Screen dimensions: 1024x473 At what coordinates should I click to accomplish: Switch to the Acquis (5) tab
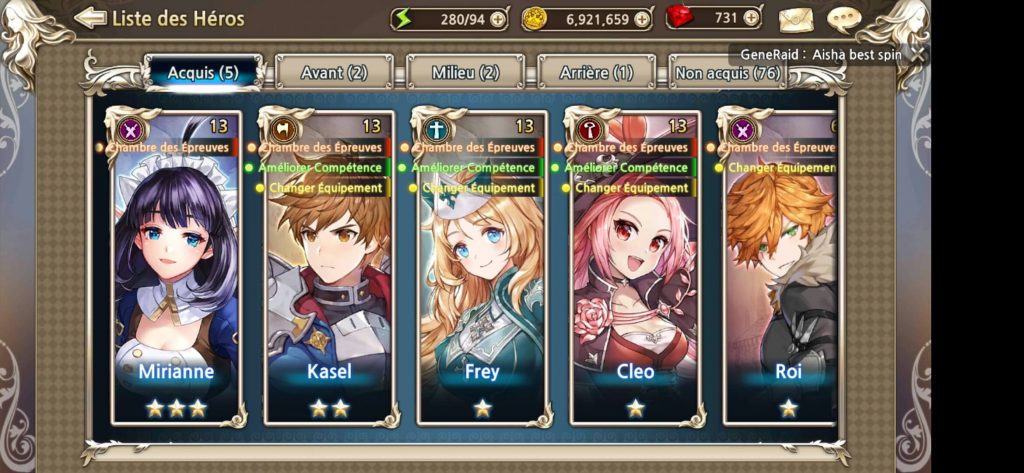[x=203, y=72]
